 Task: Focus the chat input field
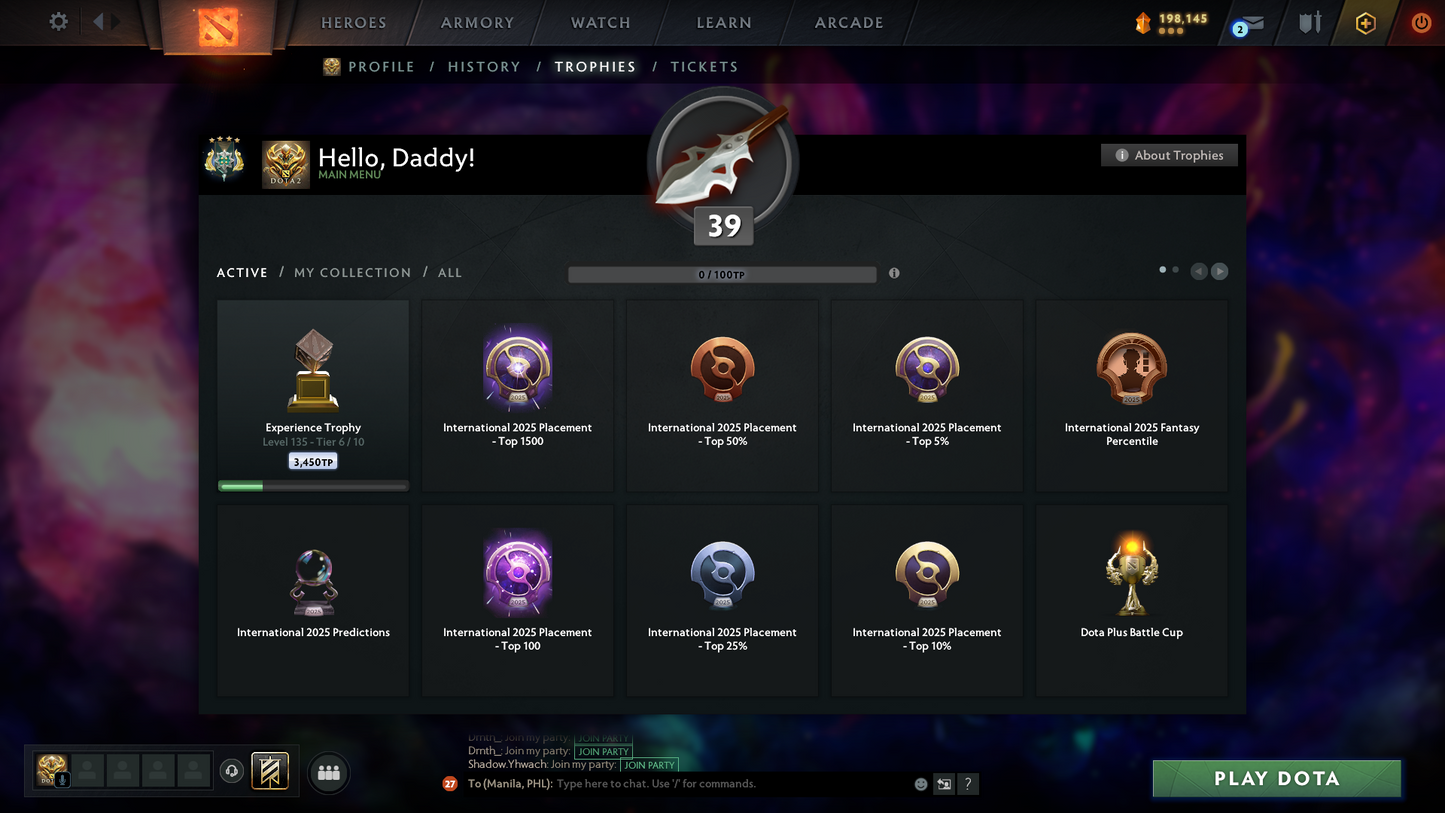730,784
